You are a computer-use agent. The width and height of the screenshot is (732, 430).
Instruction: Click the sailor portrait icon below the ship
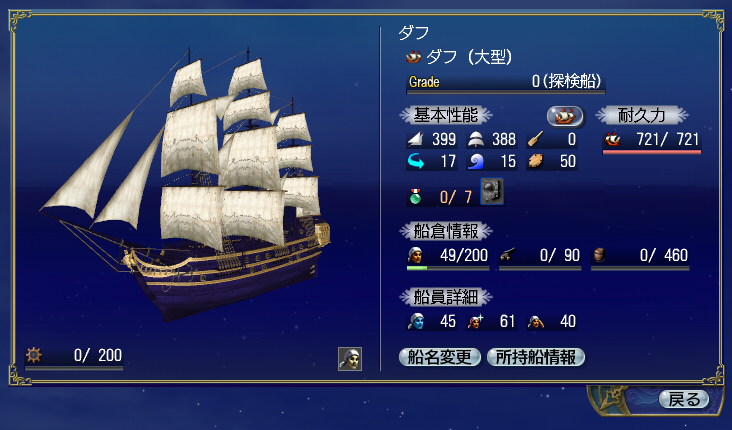click(349, 359)
